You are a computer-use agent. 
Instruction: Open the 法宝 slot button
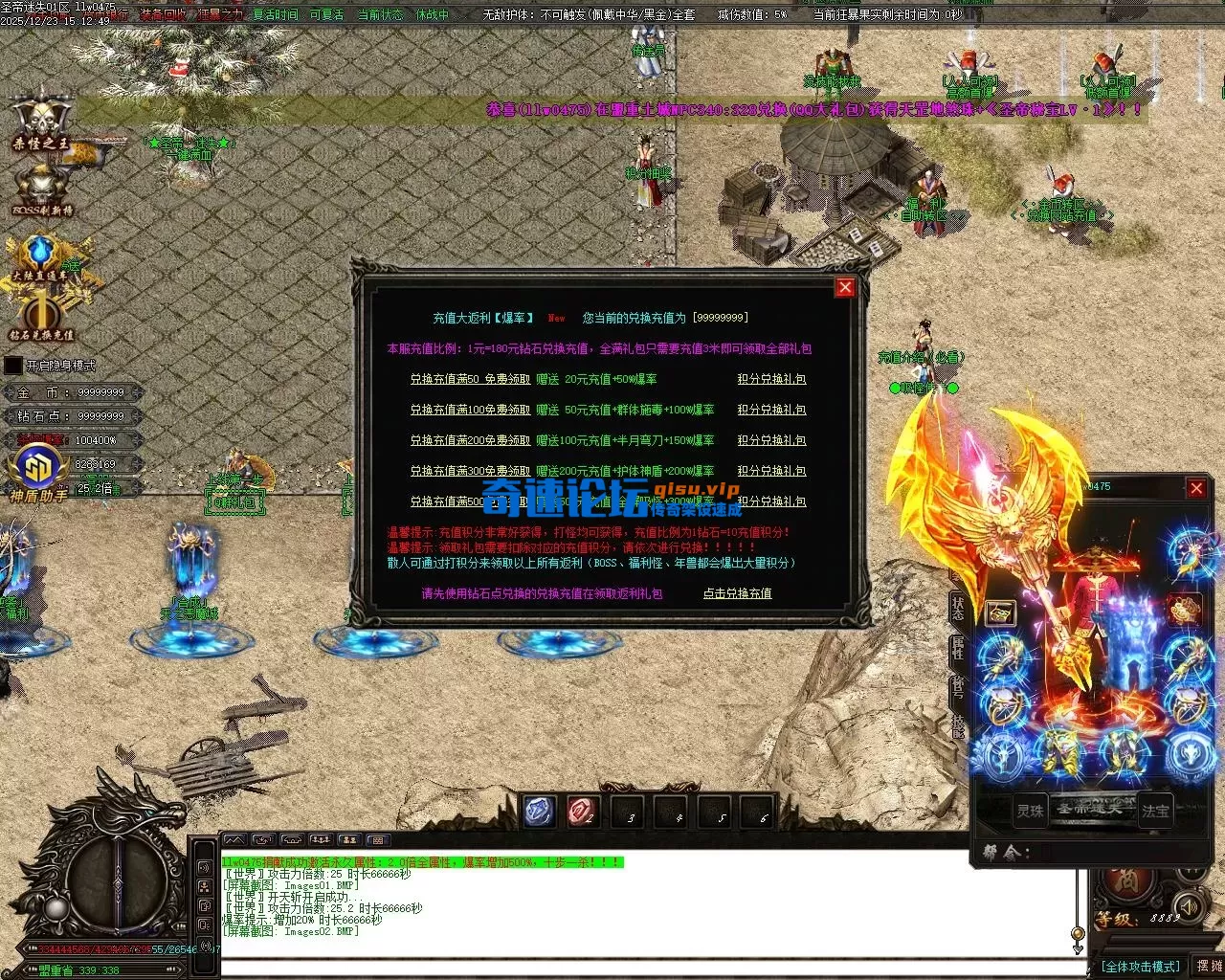click(1155, 811)
